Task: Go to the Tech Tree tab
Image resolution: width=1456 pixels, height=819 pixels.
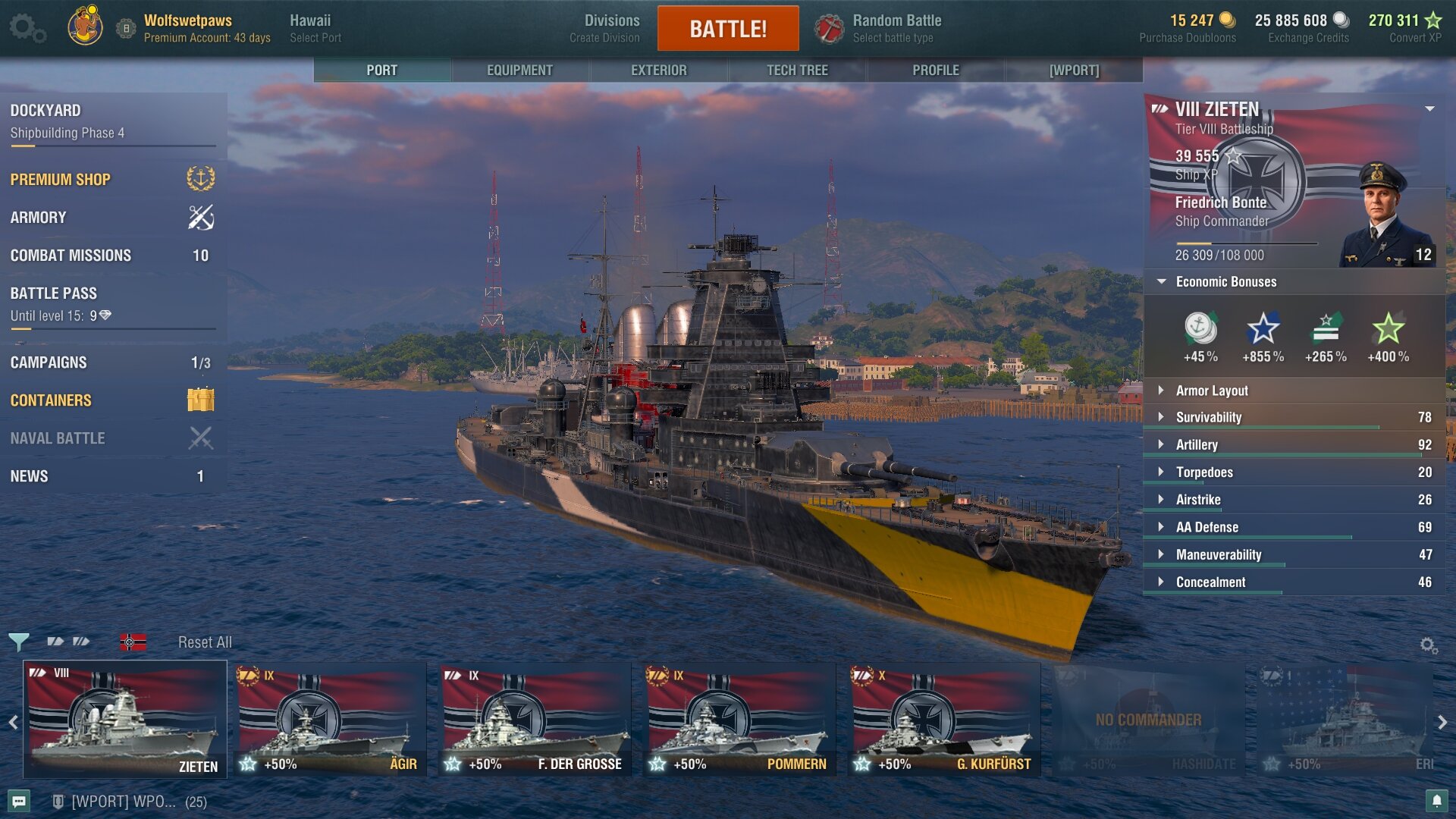Action: pos(797,70)
